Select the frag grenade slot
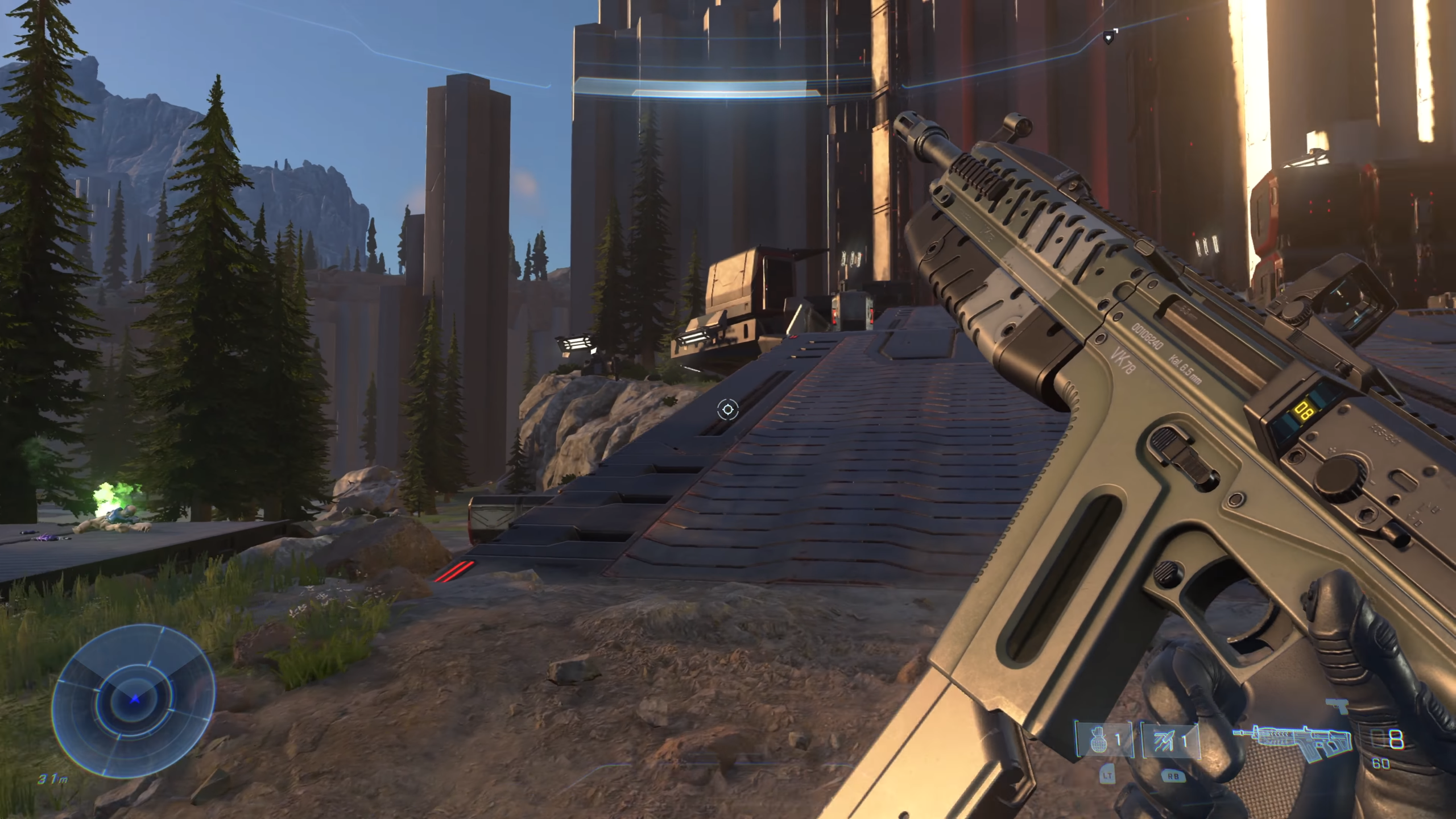The image size is (1456, 819). tap(1104, 740)
